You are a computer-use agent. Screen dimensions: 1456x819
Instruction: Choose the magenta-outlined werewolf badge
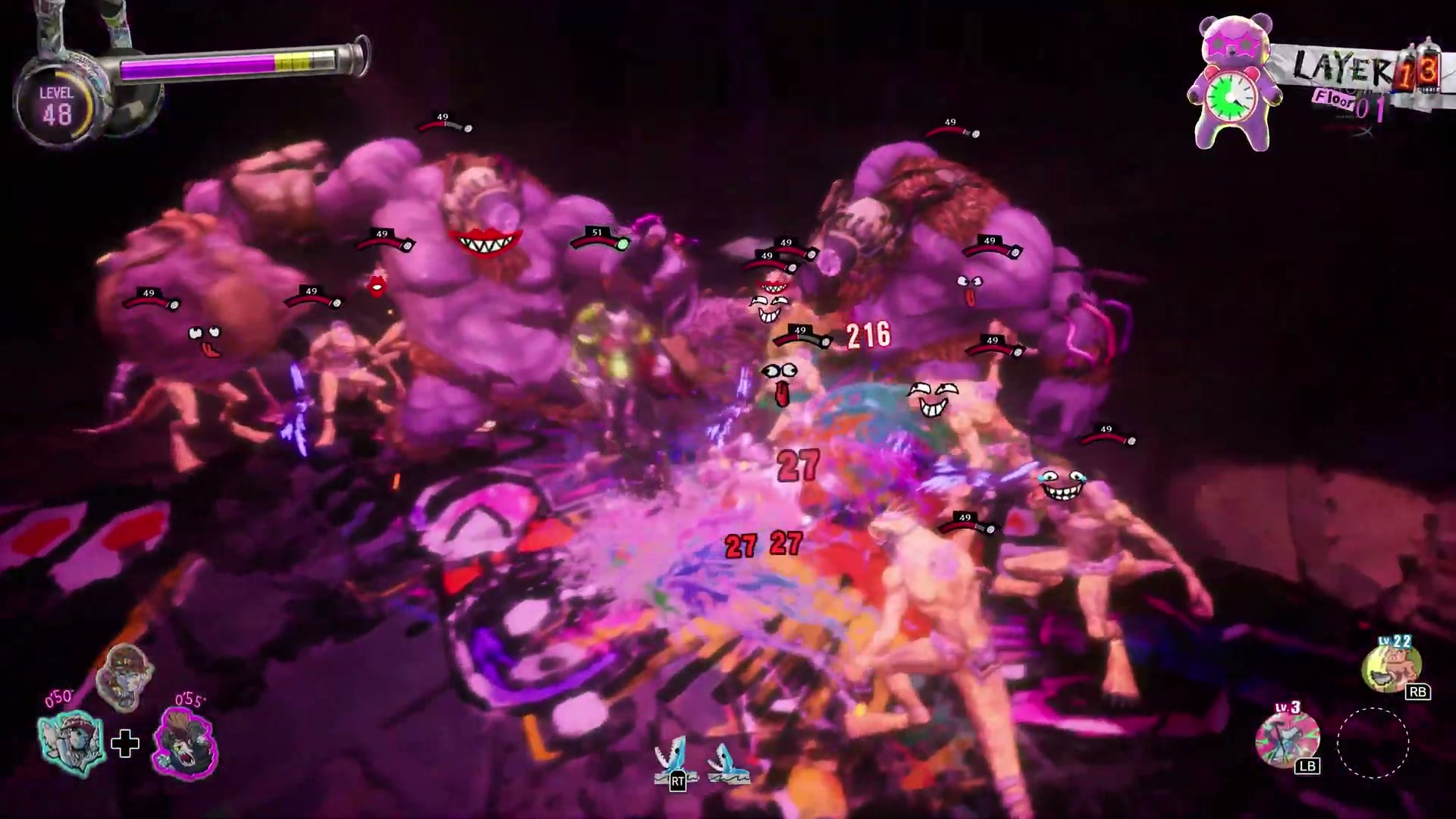pyautogui.click(x=185, y=745)
